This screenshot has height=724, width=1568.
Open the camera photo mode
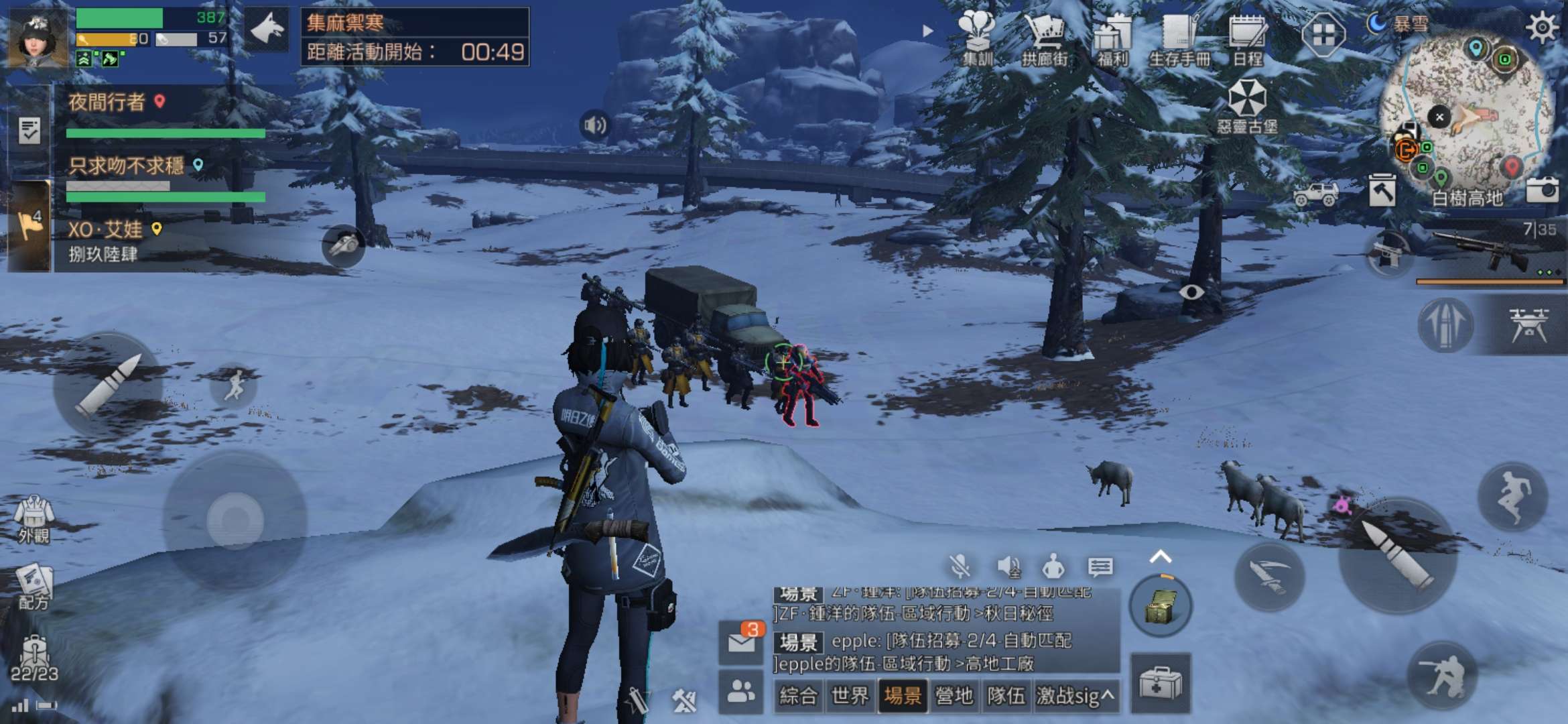(1542, 191)
